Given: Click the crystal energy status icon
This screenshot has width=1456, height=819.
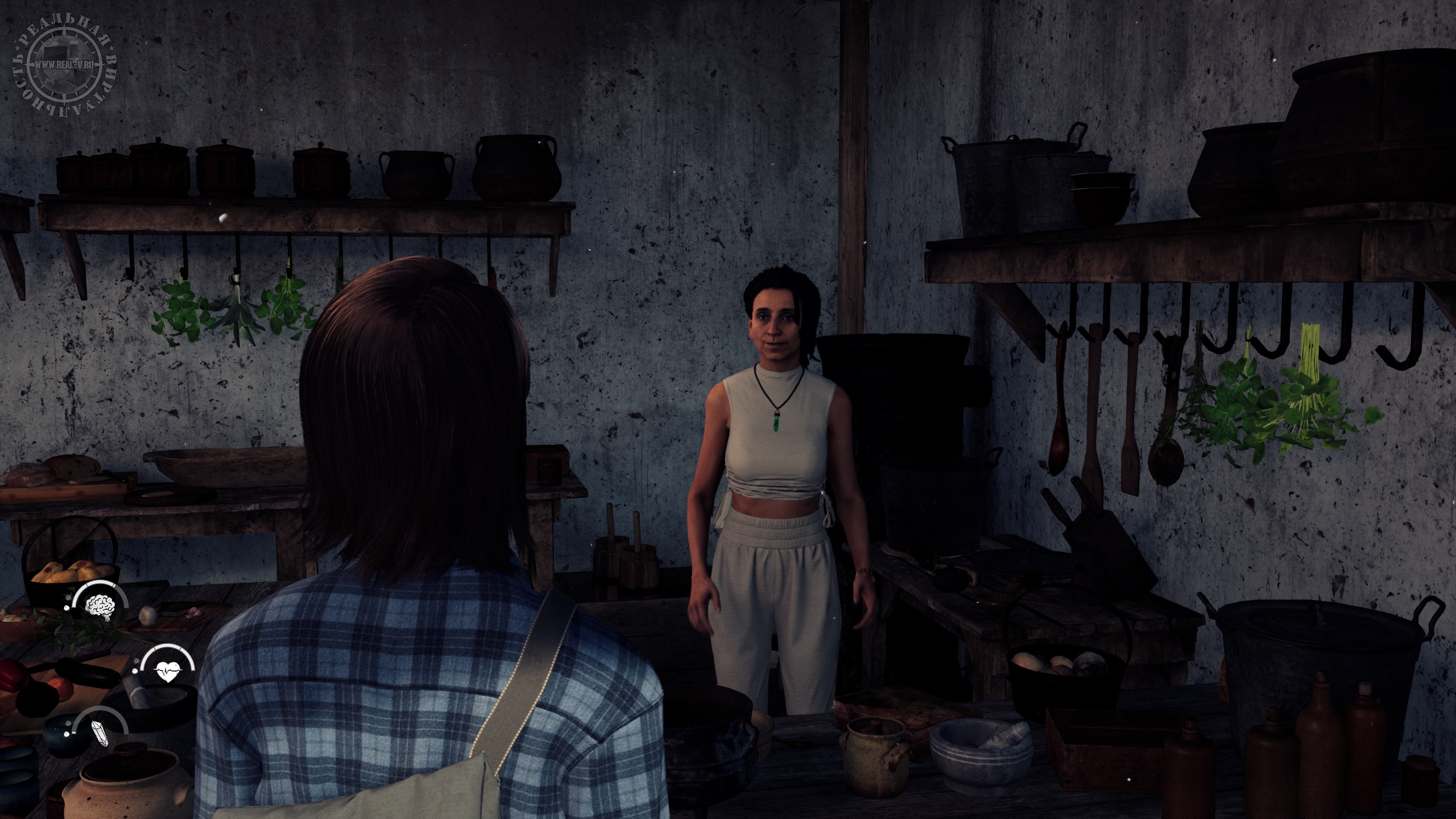Looking at the screenshot, I should (x=100, y=731).
